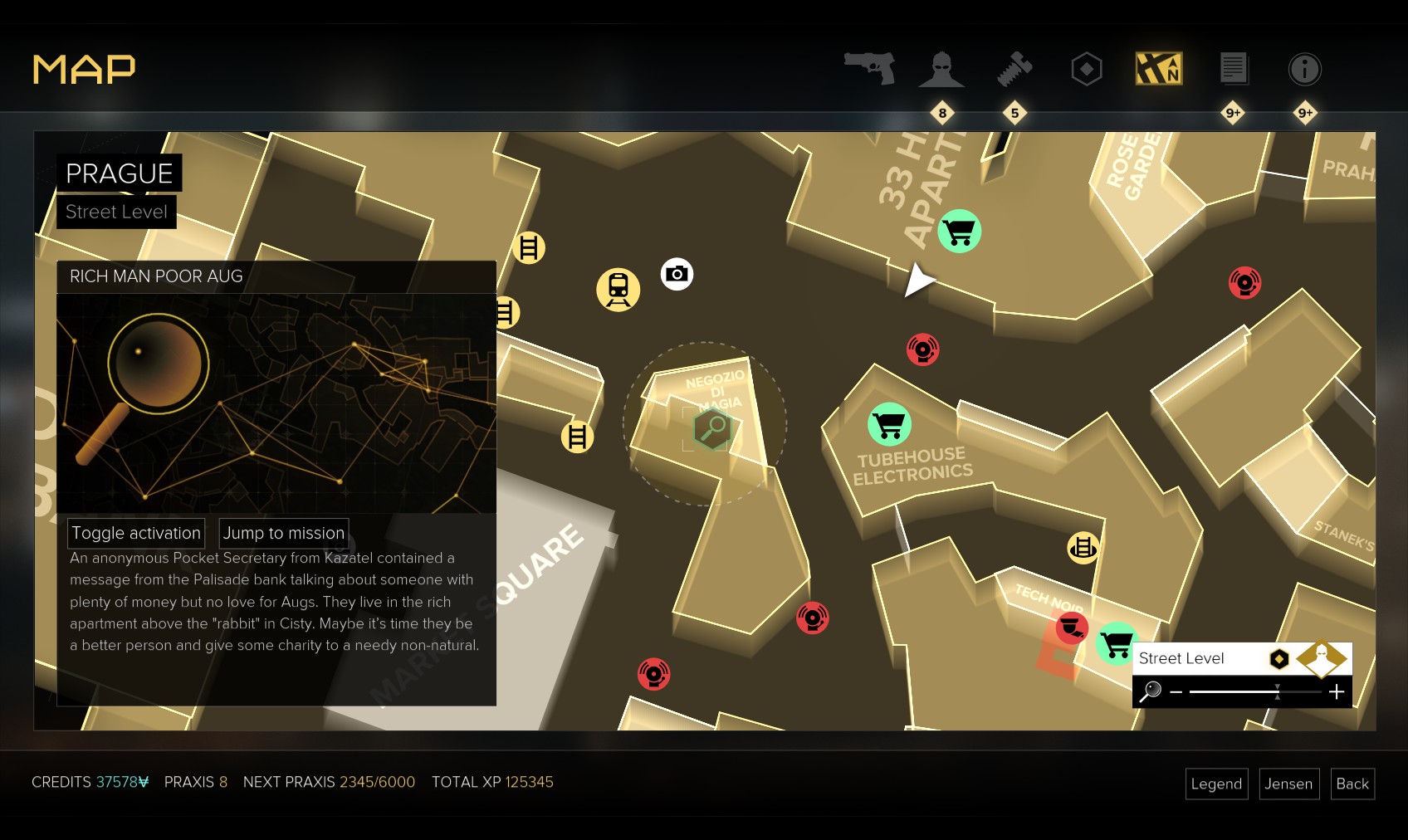Screen dimensions: 1408x840
Task: Select the hexagon Missions tab
Action: pos(1086,70)
